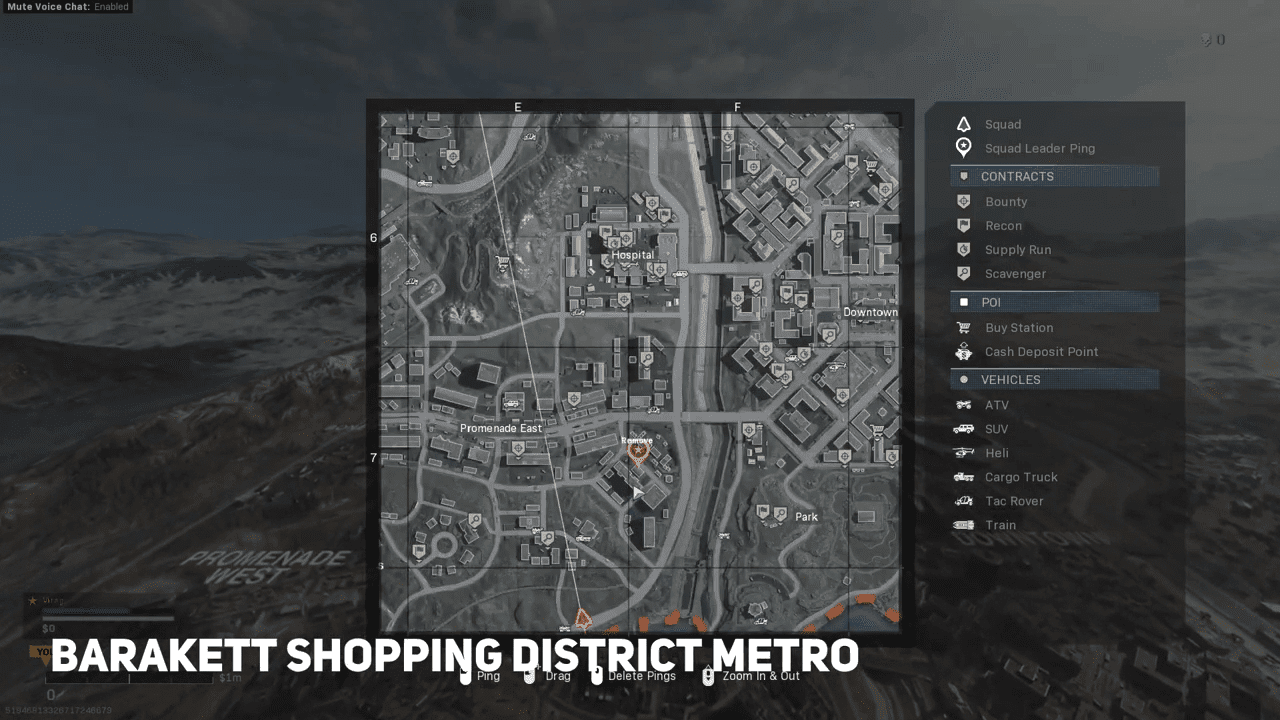This screenshot has width=1280, height=720.
Task: Click the Cash Deposit Point icon
Action: click(x=962, y=351)
